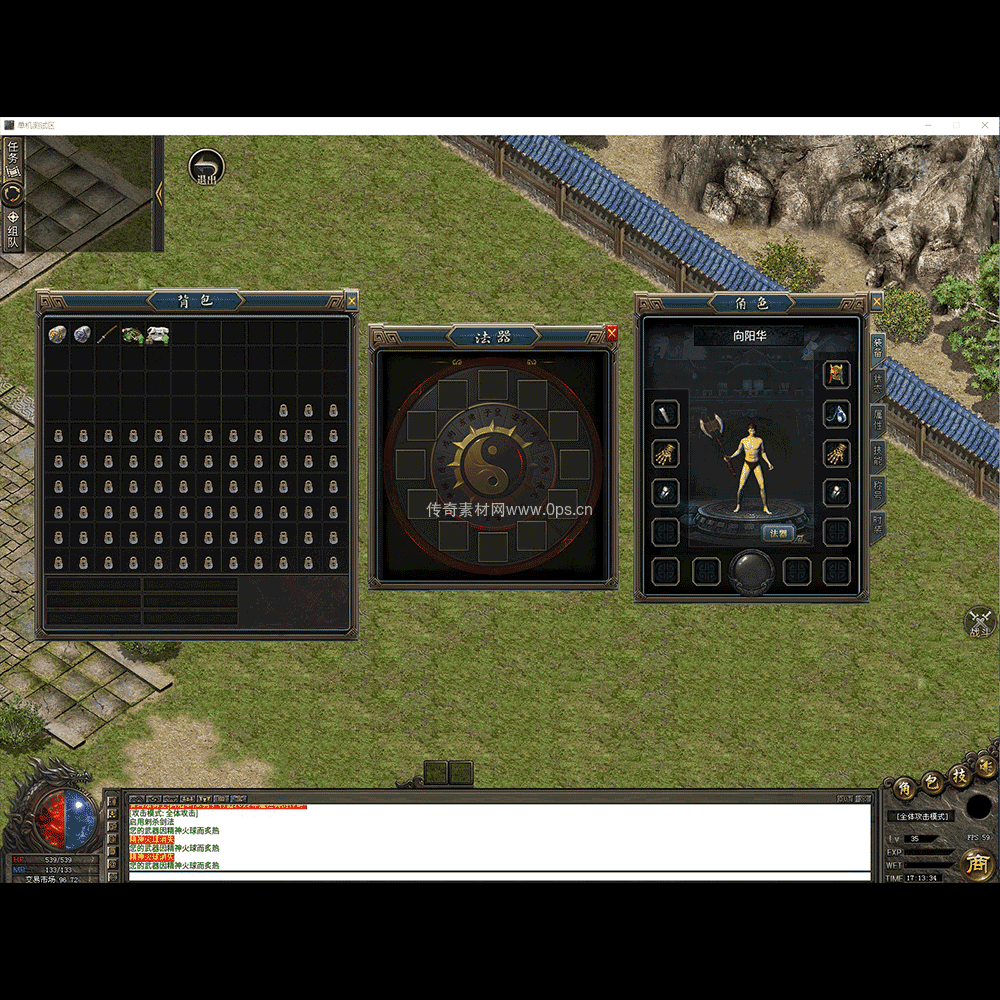Click the 战斗 combat button

979,622
